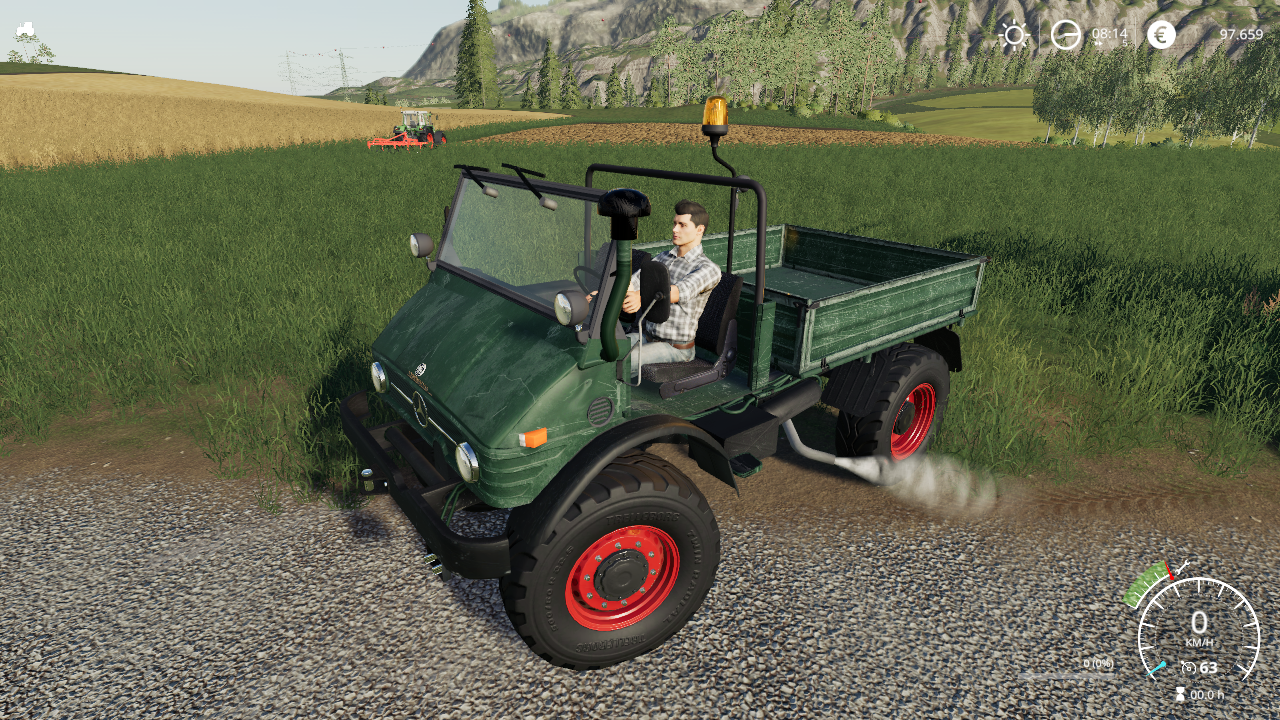Click the sun weather icon

(1014, 35)
